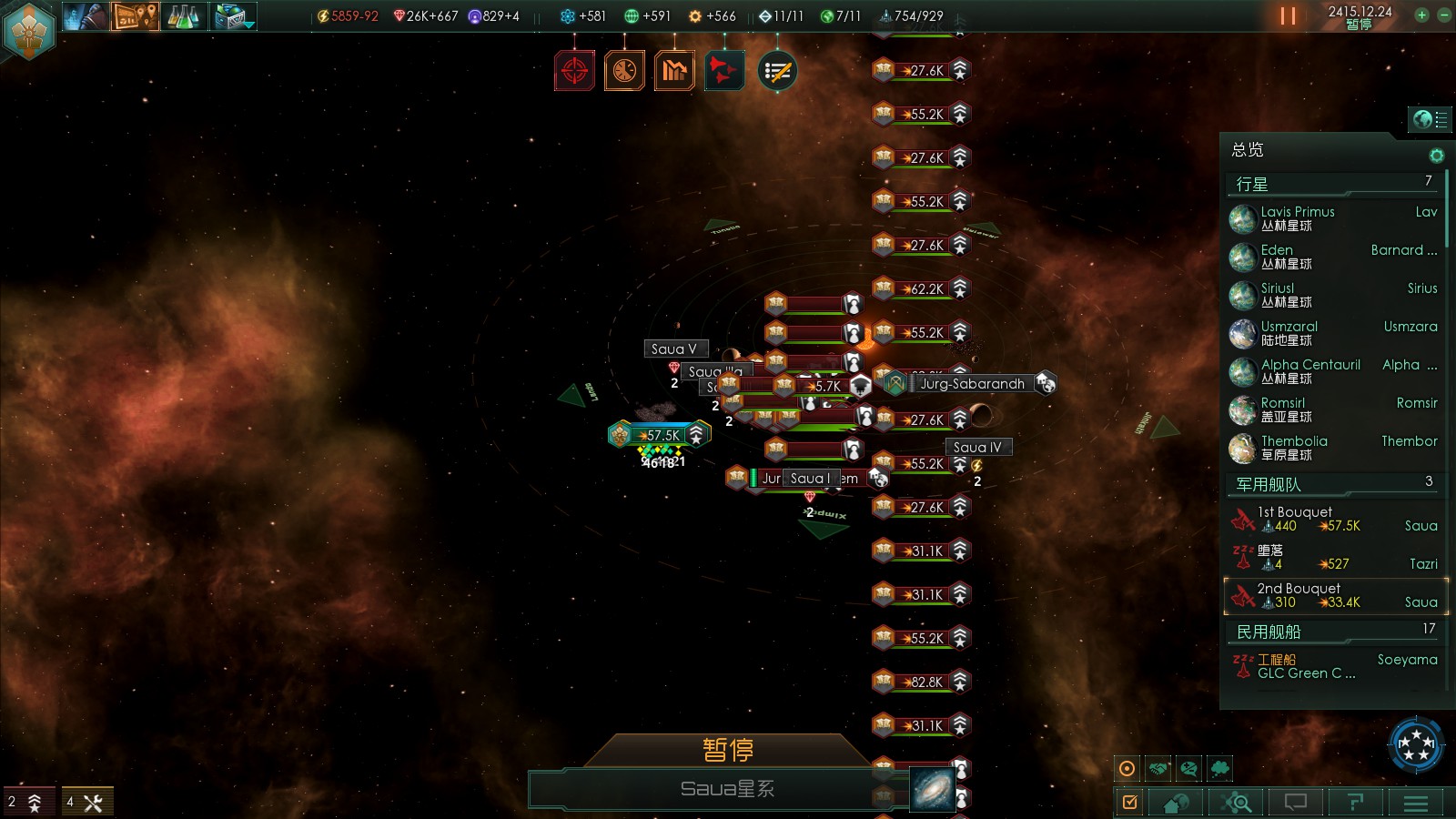Screen dimensions: 1456x819
Task: Open the technology research screen
Action: 182,15
